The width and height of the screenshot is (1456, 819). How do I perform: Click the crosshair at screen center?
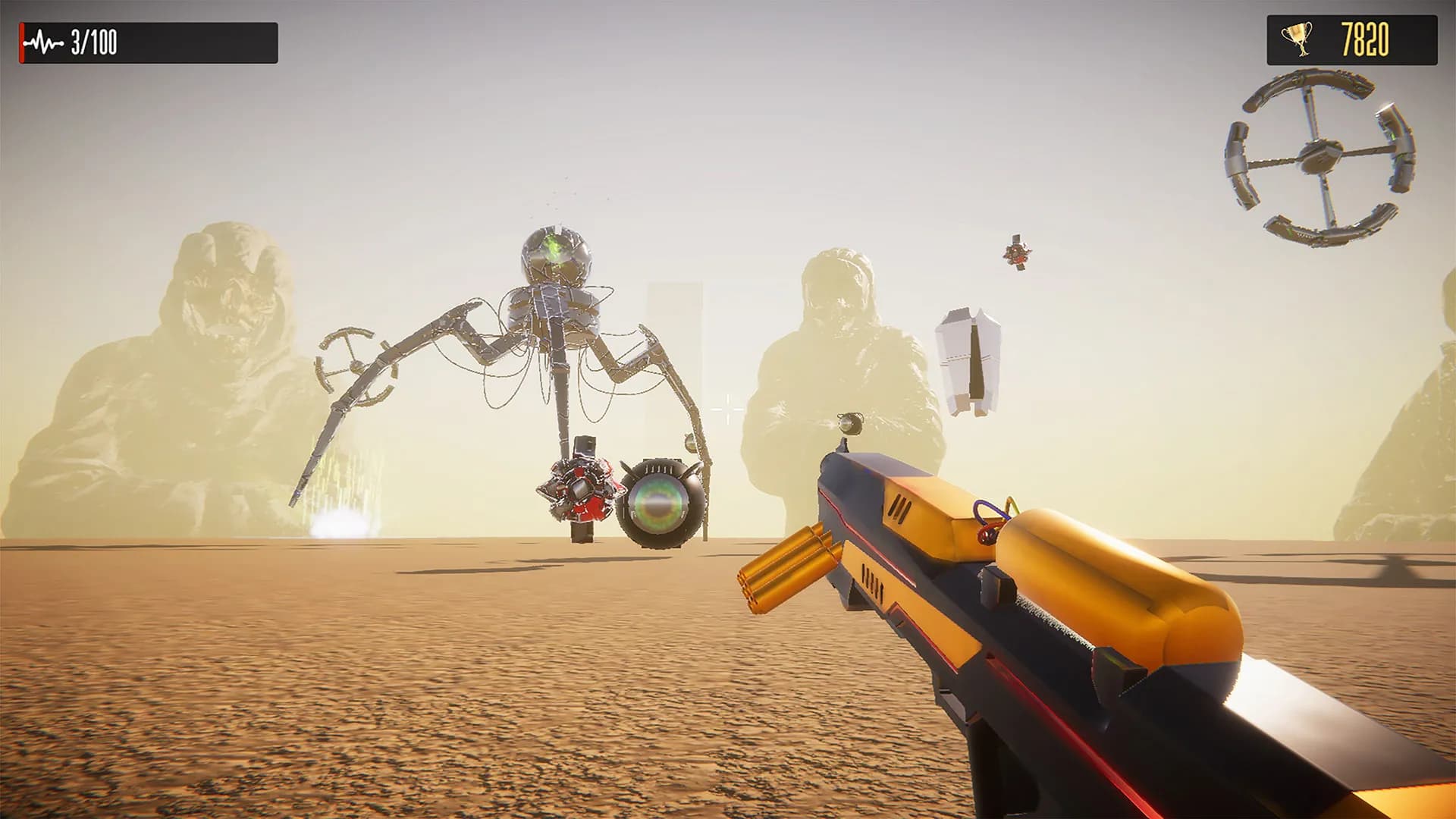(728, 409)
